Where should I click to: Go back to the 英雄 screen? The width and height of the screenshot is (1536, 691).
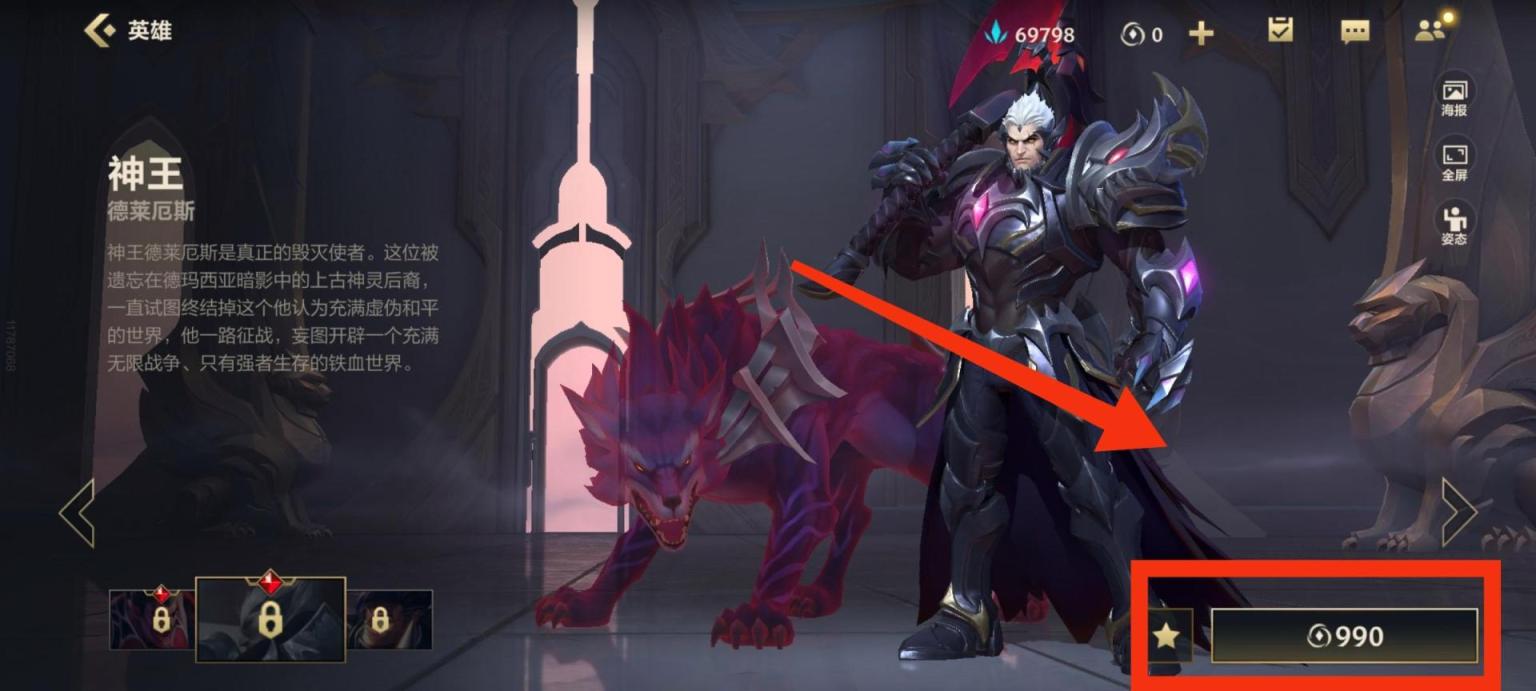[x=127, y=31]
